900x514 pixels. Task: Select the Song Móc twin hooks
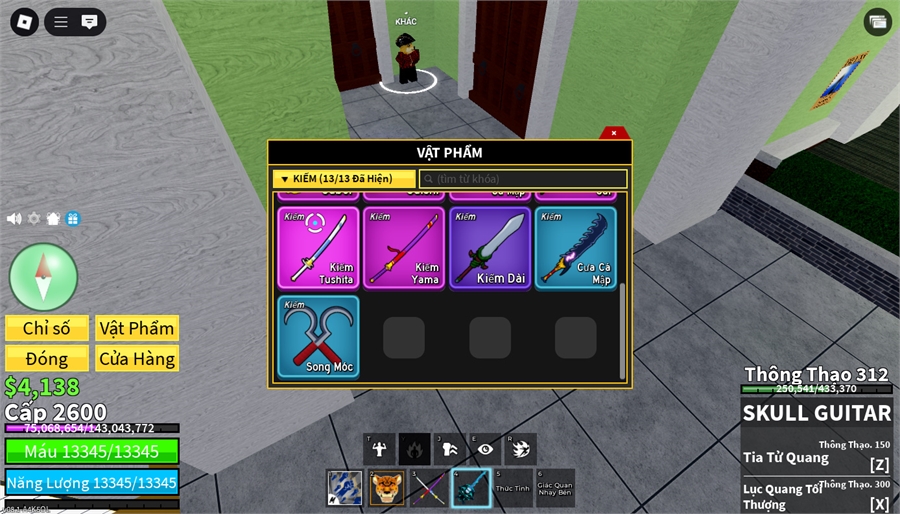tap(318, 336)
